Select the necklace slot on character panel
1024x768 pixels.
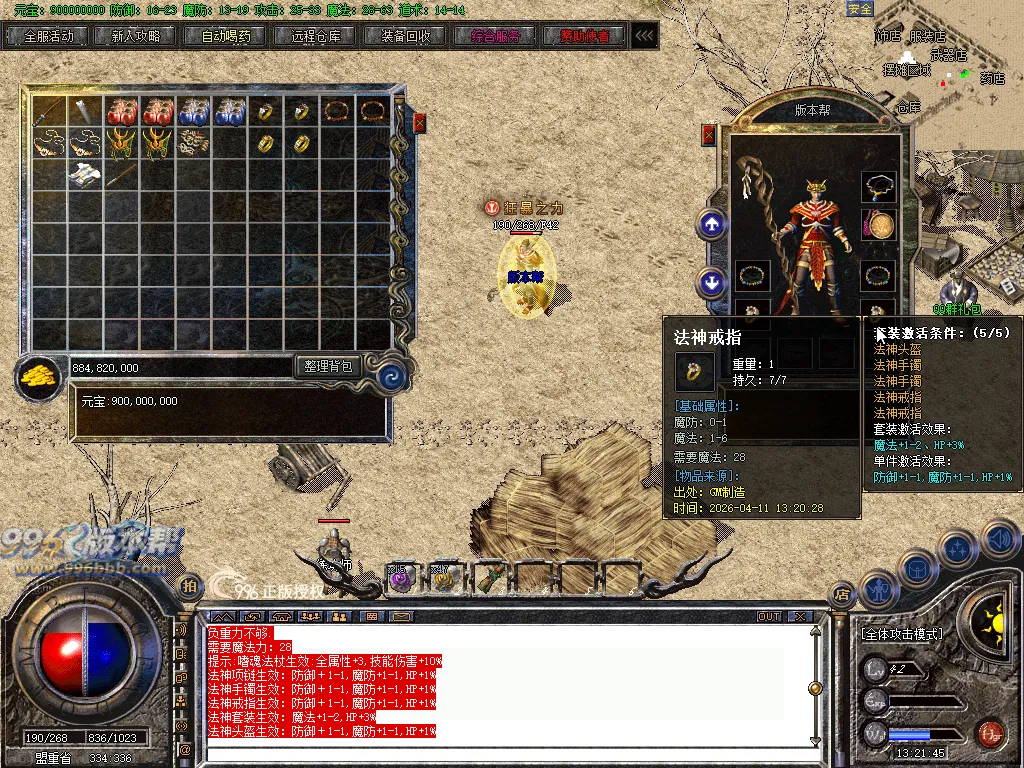point(879,187)
